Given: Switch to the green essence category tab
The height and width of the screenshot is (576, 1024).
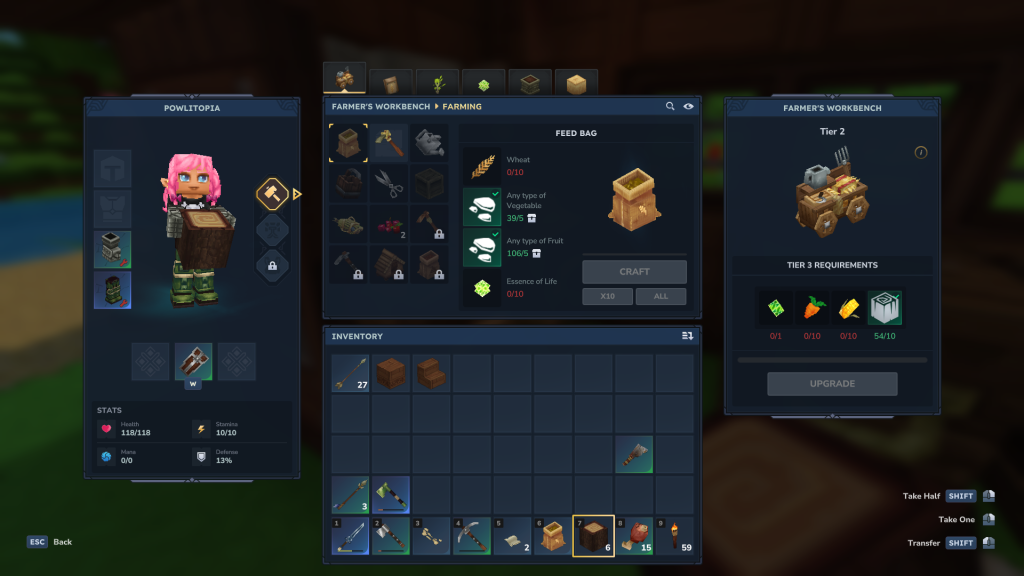Looking at the screenshot, I should point(483,84).
